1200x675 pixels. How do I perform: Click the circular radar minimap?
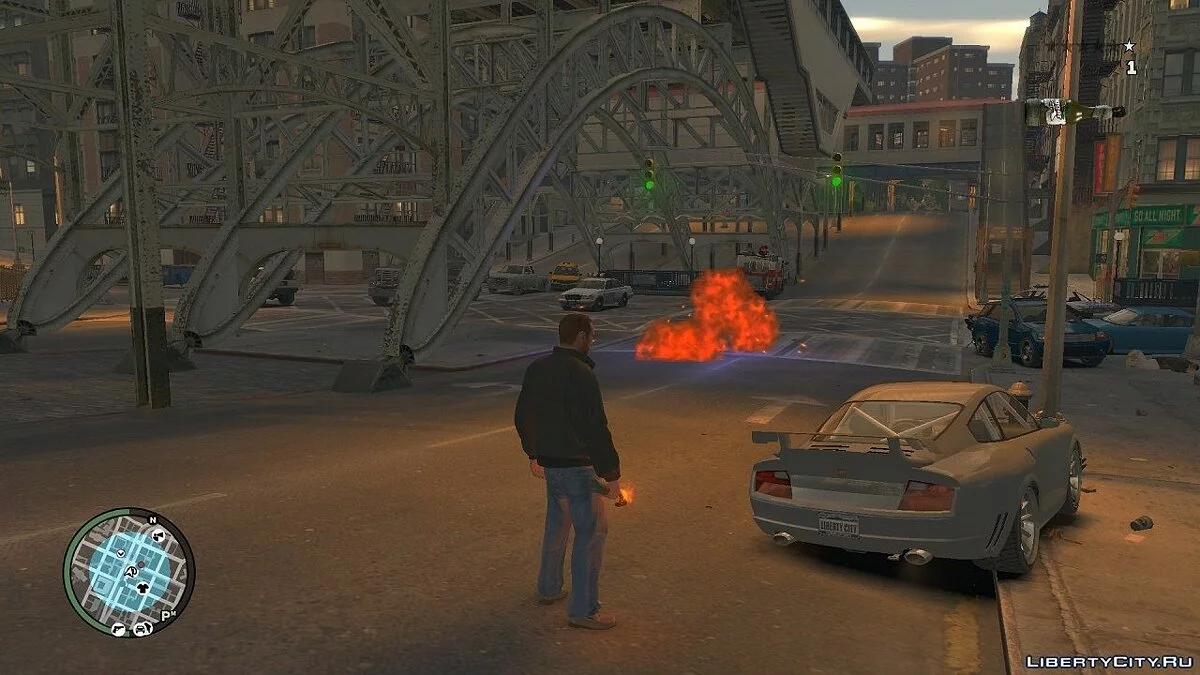tap(128, 573)
